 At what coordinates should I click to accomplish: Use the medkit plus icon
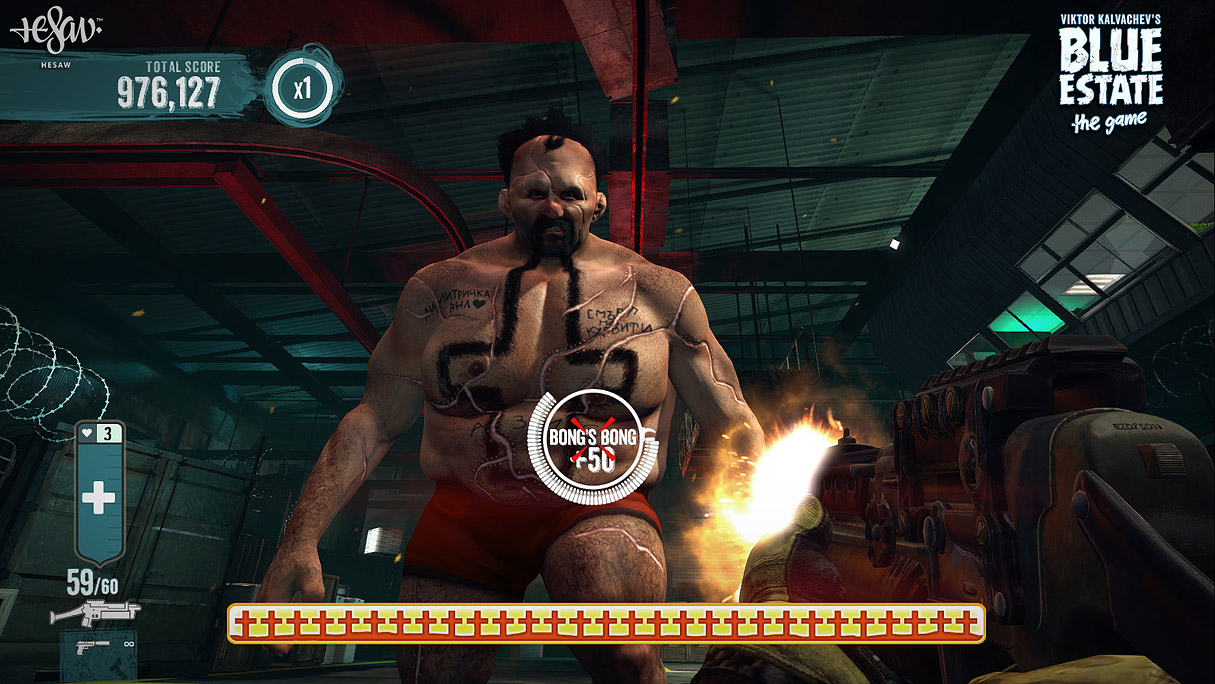[x=98, y=497]
